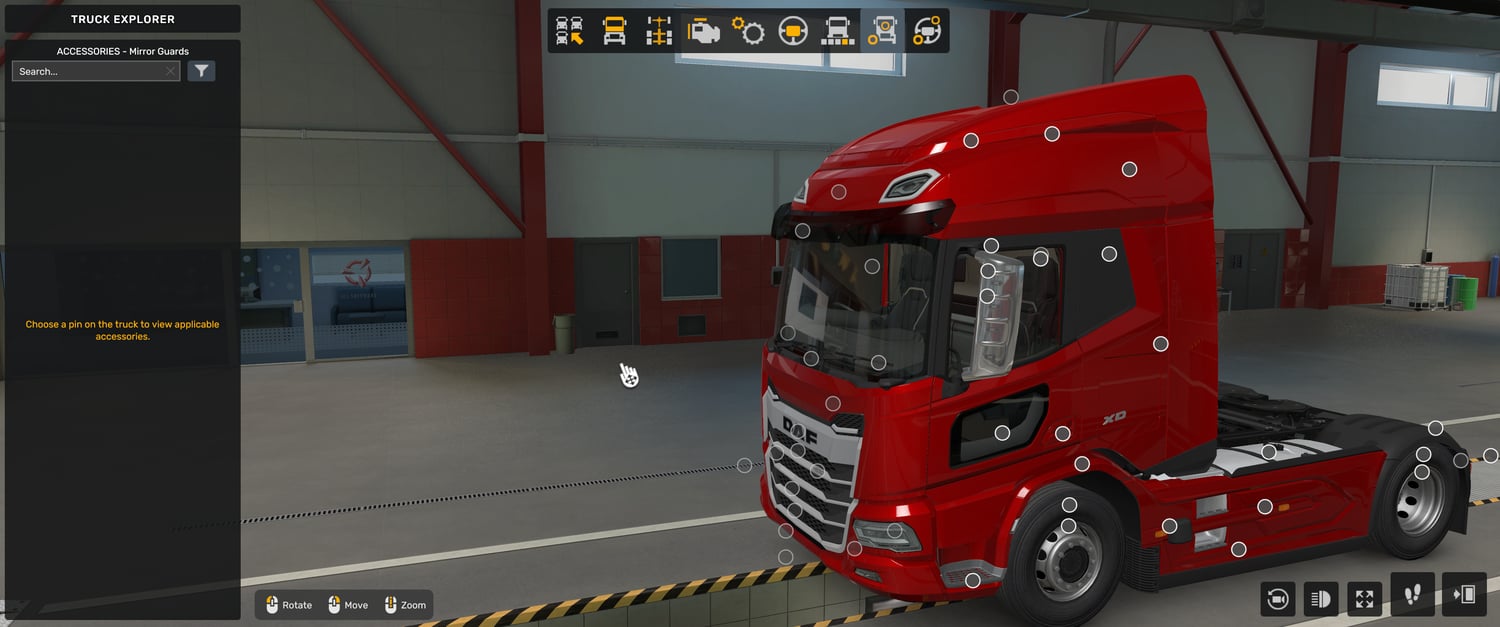Open the interior accessories steering wheel category

point(927,31)
